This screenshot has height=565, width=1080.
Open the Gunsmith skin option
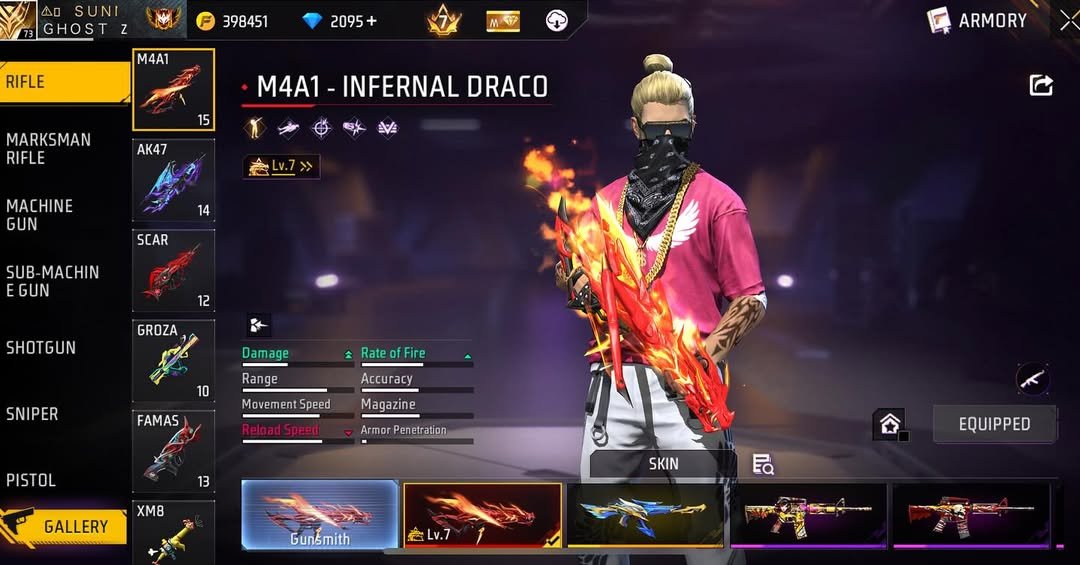click(x=320, y=516)
